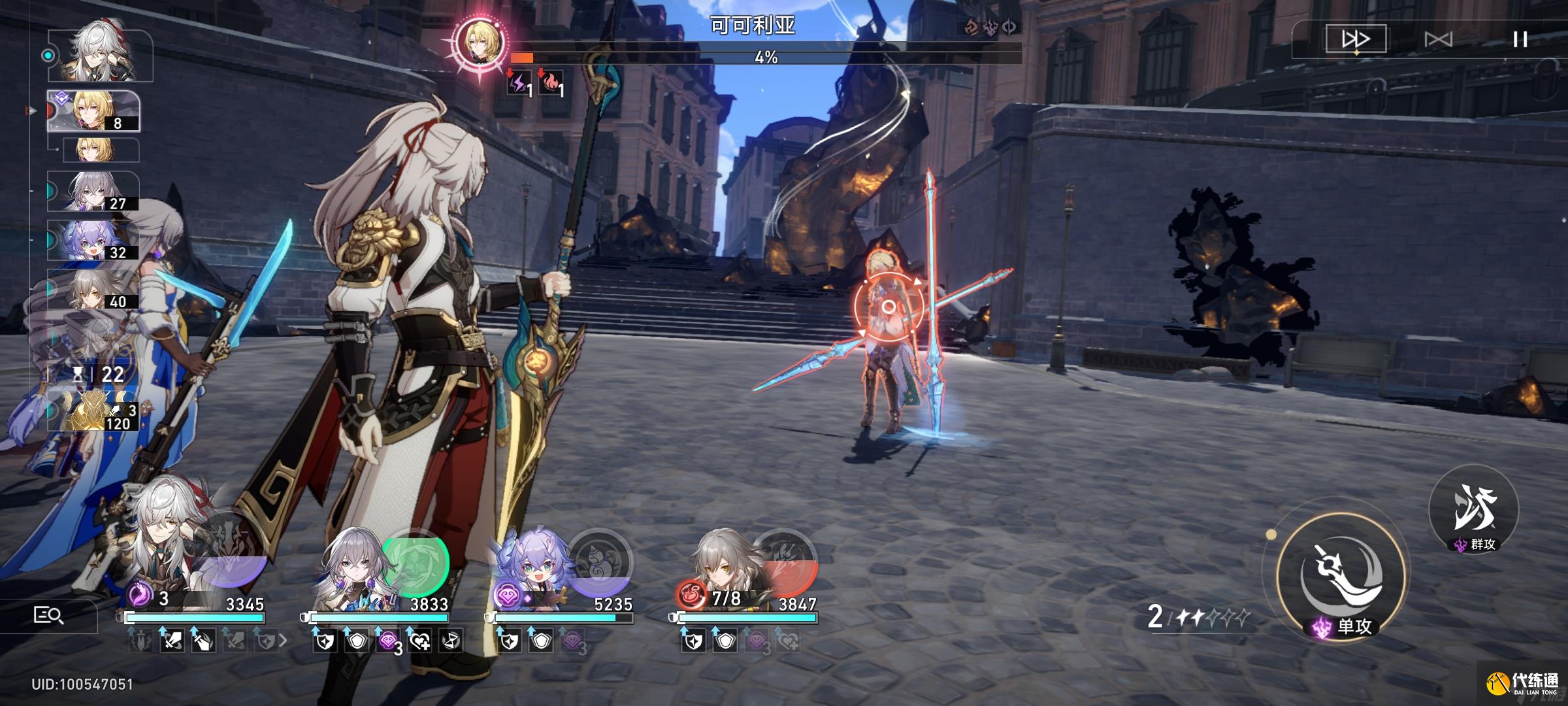
Task: Use the 群攻 area attack skill
Action: click(1474, 510)
